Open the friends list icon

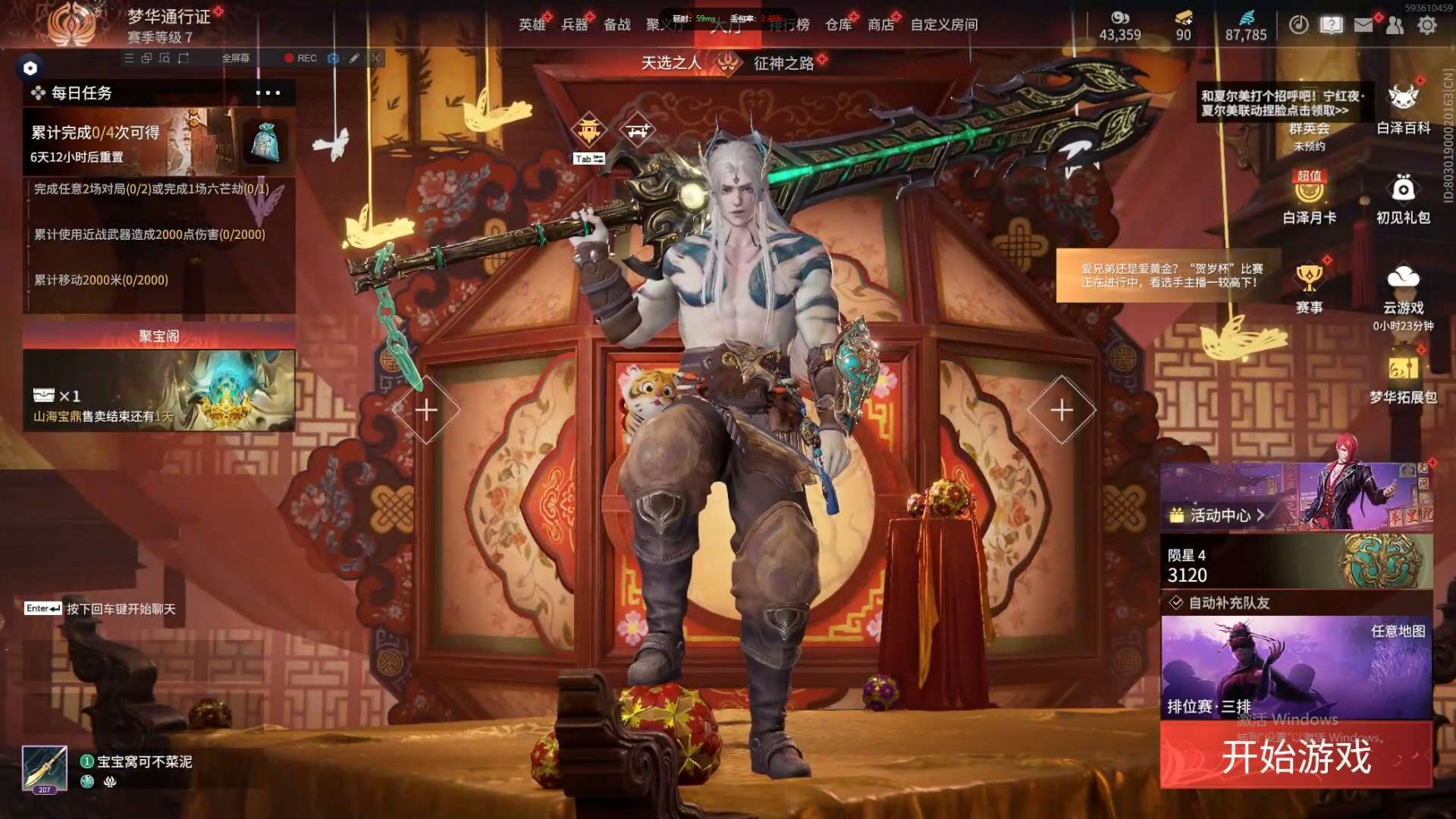tap(1395, 25)
